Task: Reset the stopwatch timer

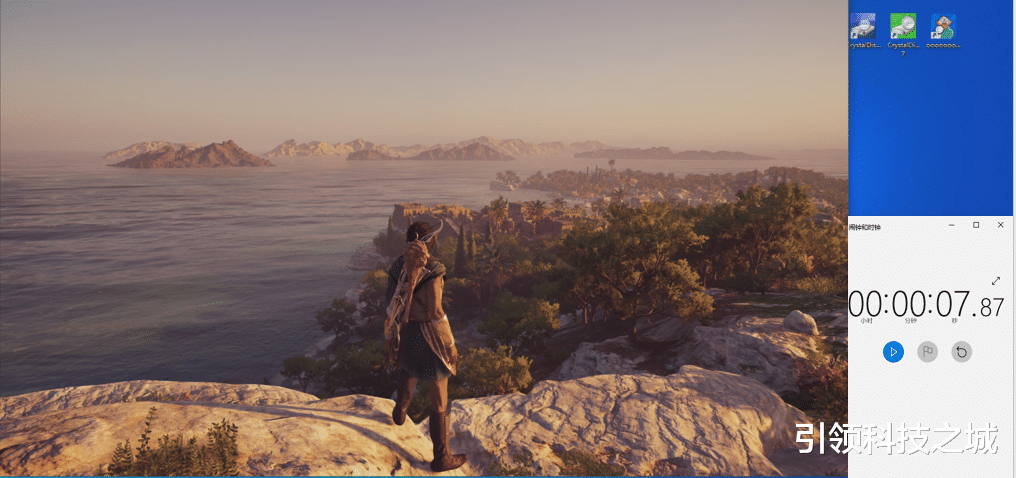Action: tap(961, 351)
